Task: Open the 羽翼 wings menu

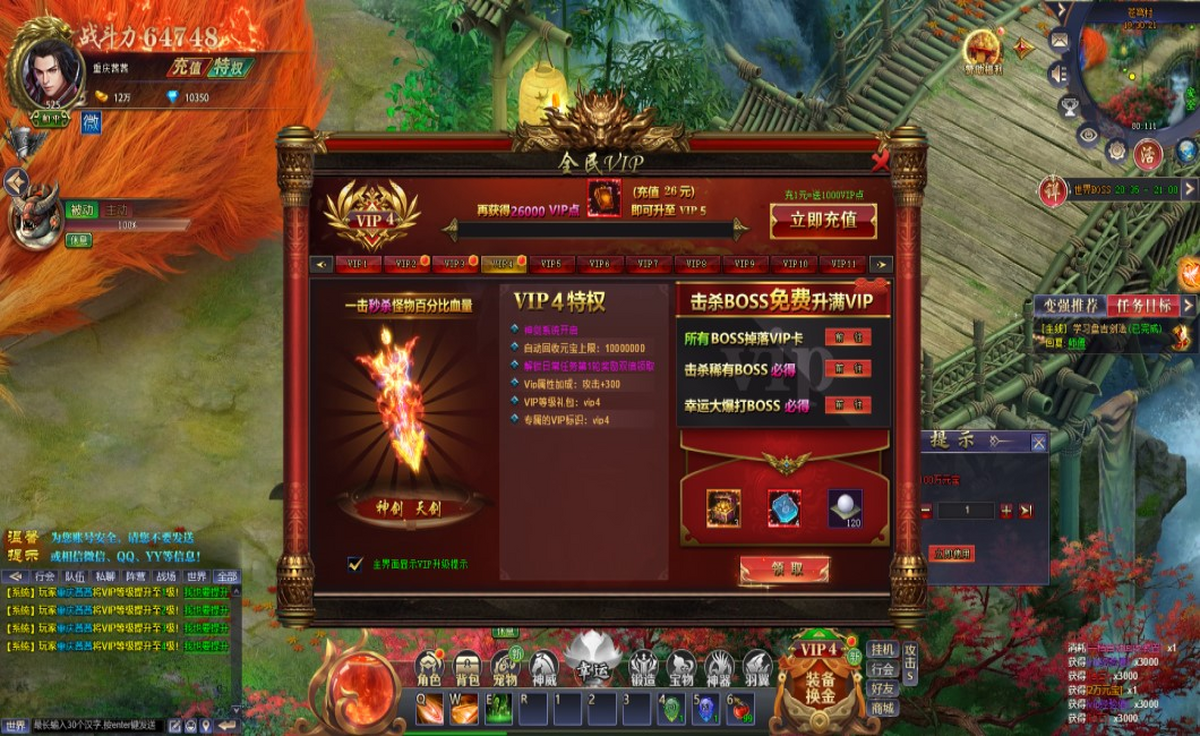Action: [x=757, y=669]
